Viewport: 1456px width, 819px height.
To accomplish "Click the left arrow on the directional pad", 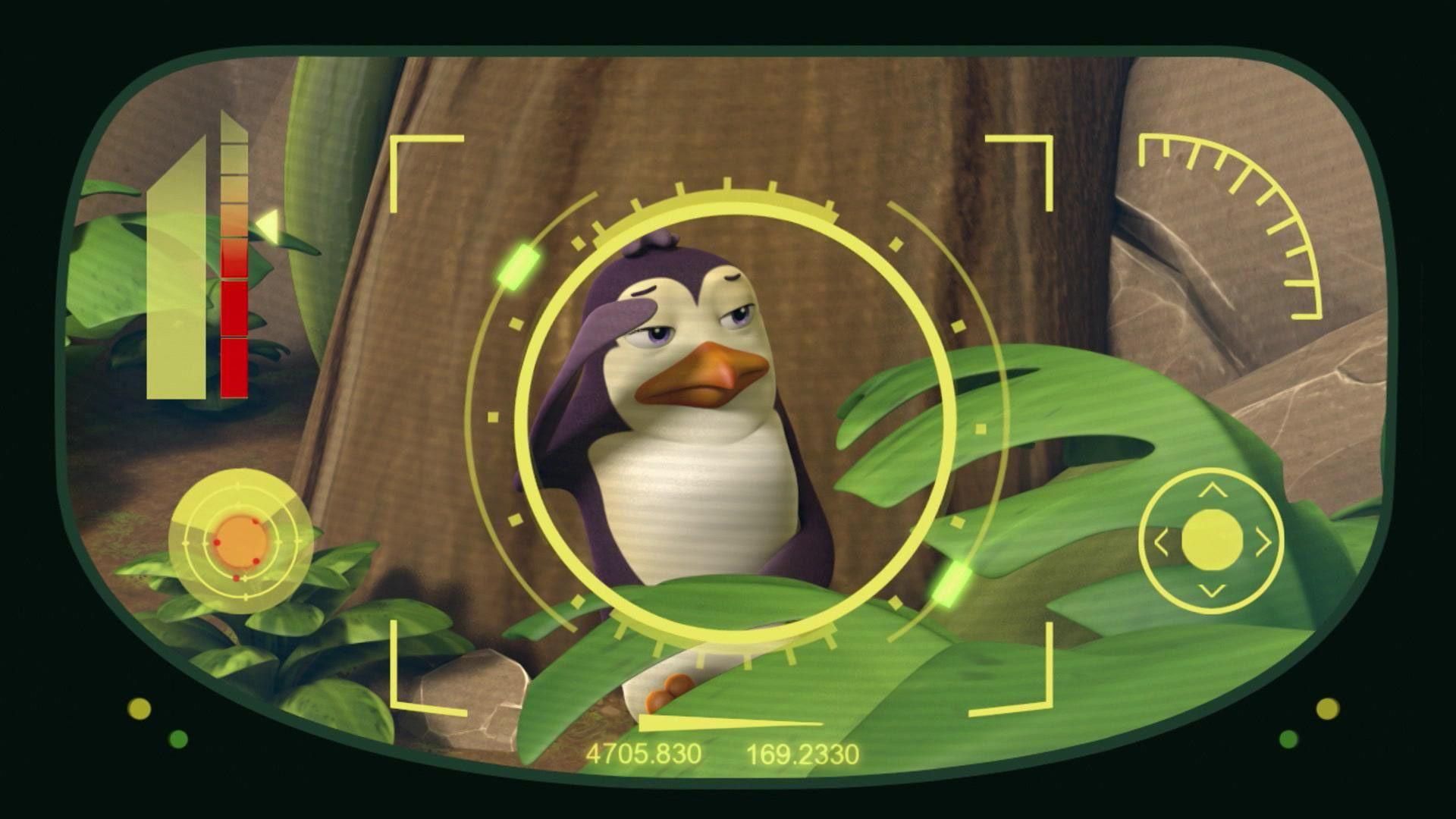I will tap(1161, 541).
